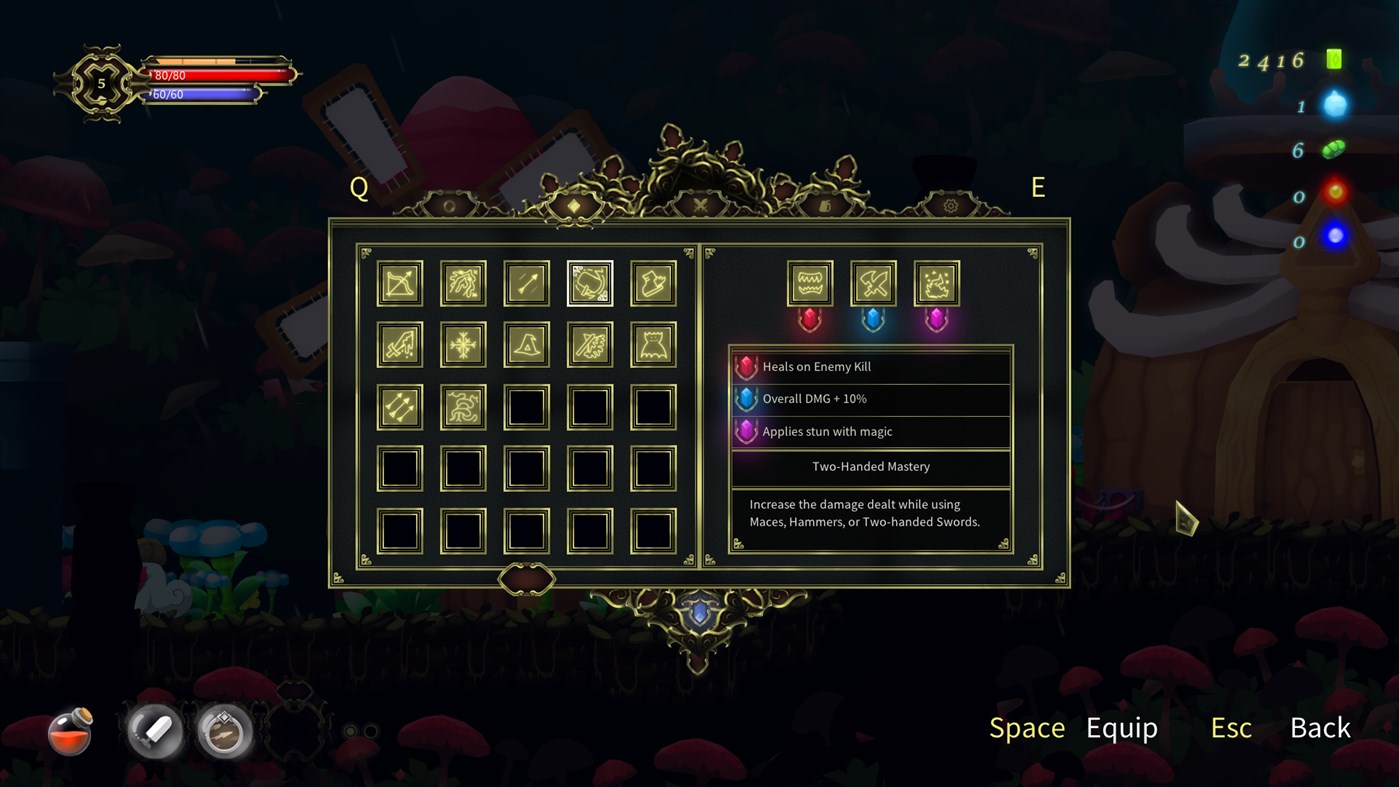The width and height of the screenshot is (1399, 787).
Task: Select the equipped sparkling flame skill
Action: click(x=937, y=283)
